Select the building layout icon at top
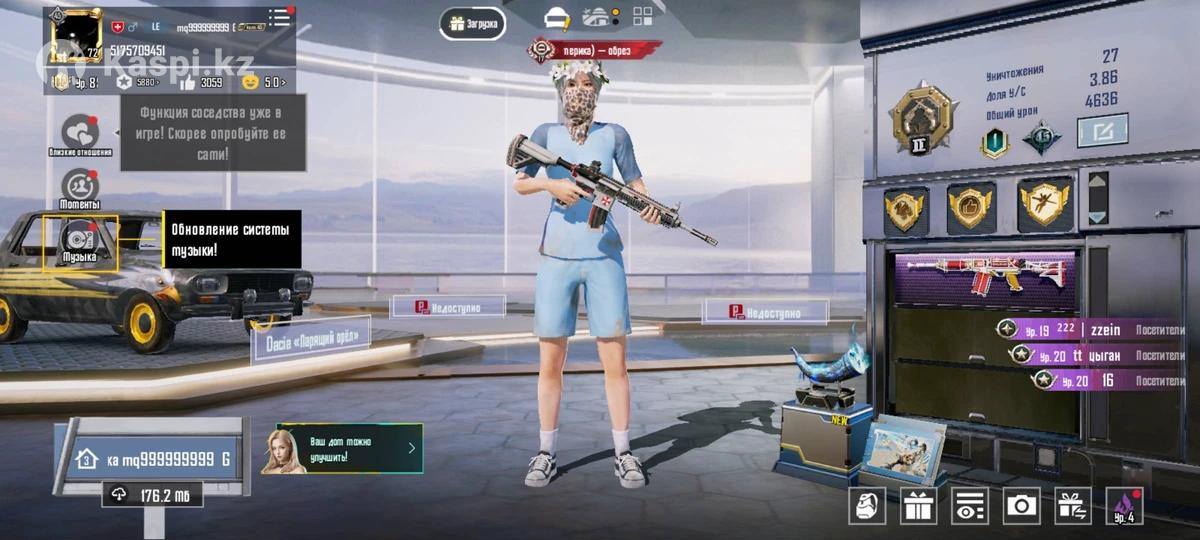This screenshot has height=540, width=1200. (x=598, y=17)
